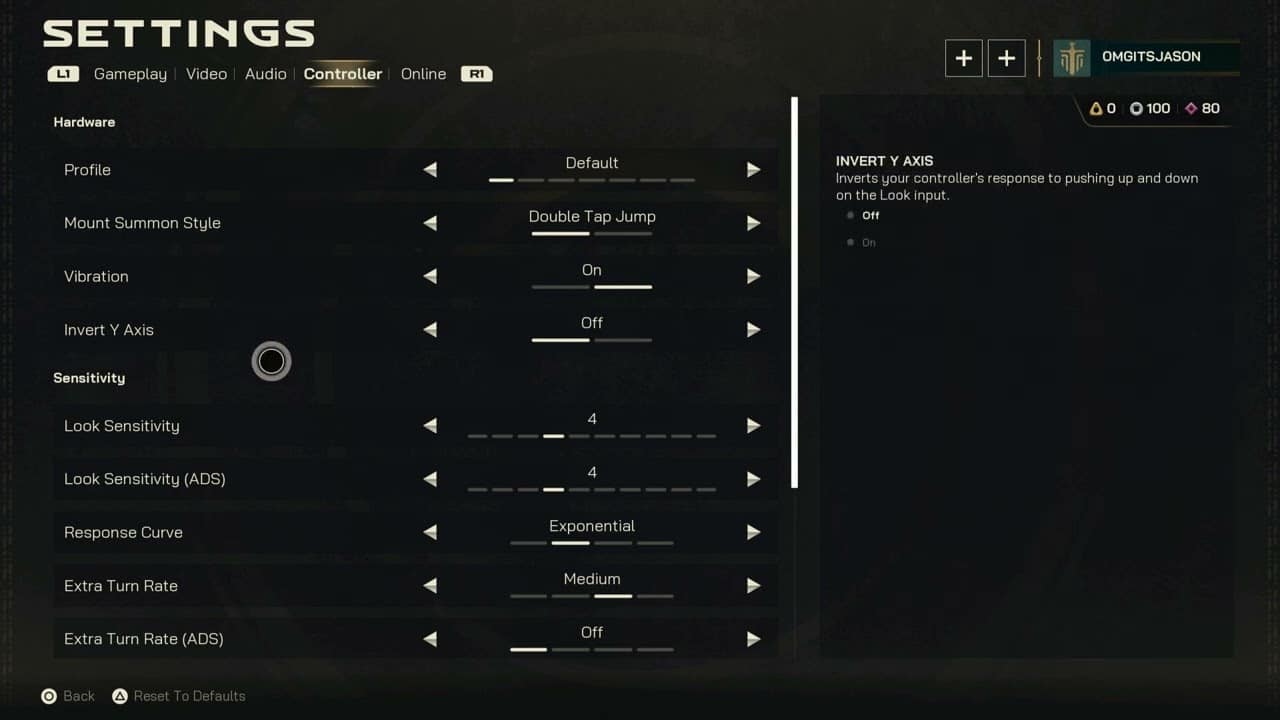
Task: Select the Off radio for Invert Y Axis
Action: 849,215
